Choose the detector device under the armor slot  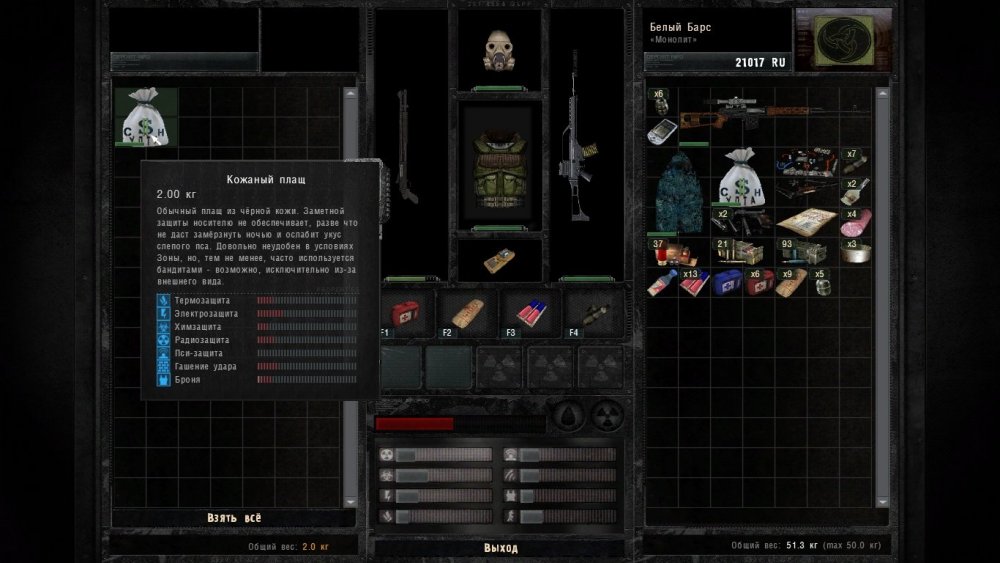pyautogui.click(x=499, y=262)
